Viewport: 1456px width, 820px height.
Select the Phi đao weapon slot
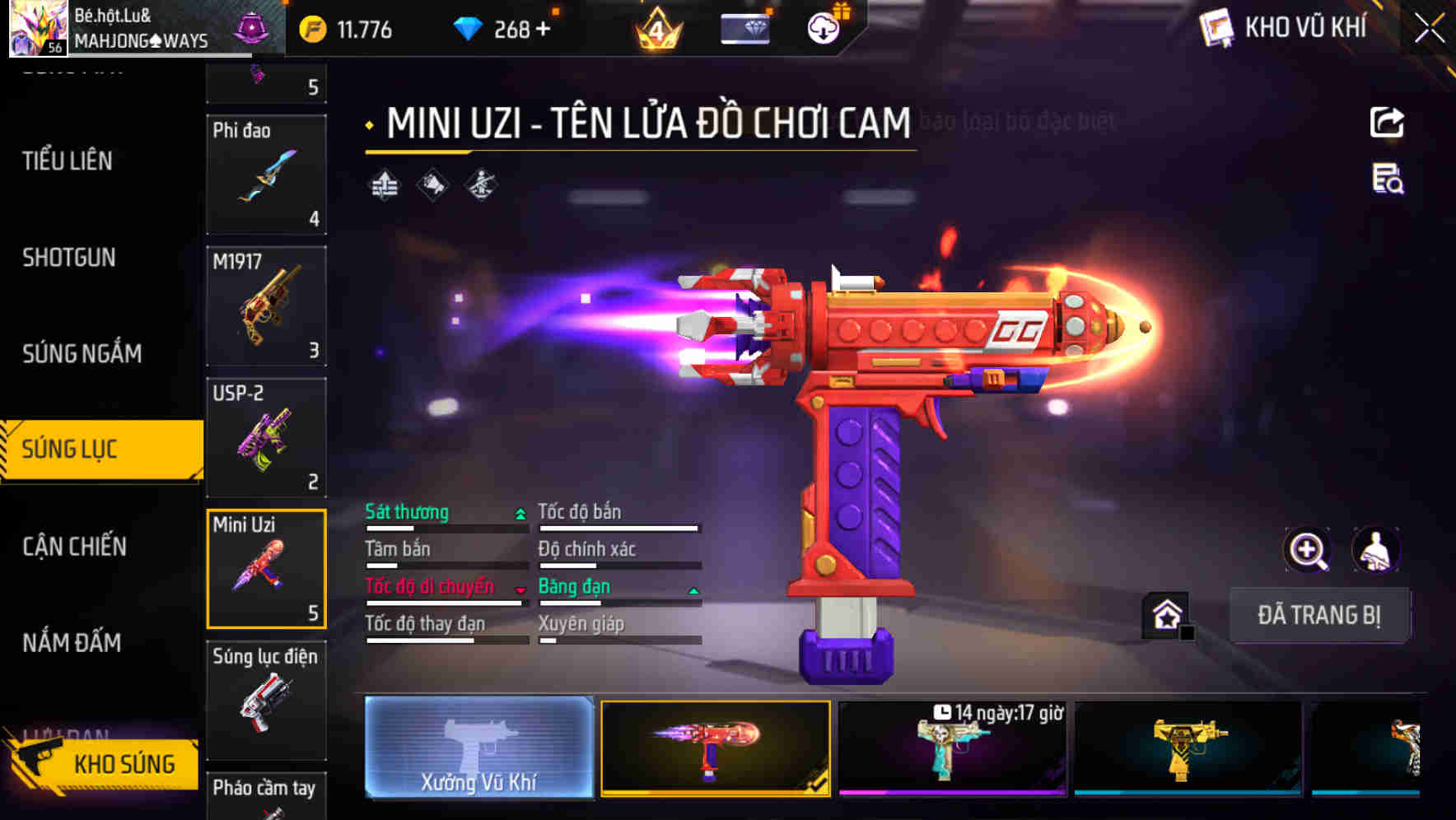coord(266,175)
